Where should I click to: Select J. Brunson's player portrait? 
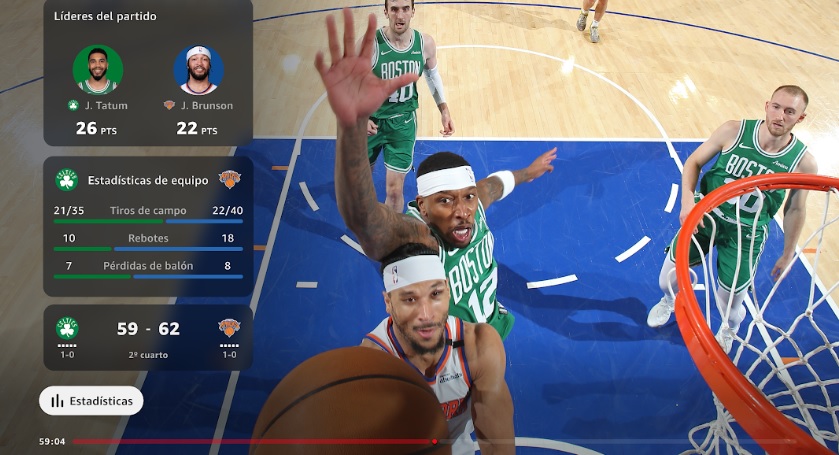(x=198, y=70)
